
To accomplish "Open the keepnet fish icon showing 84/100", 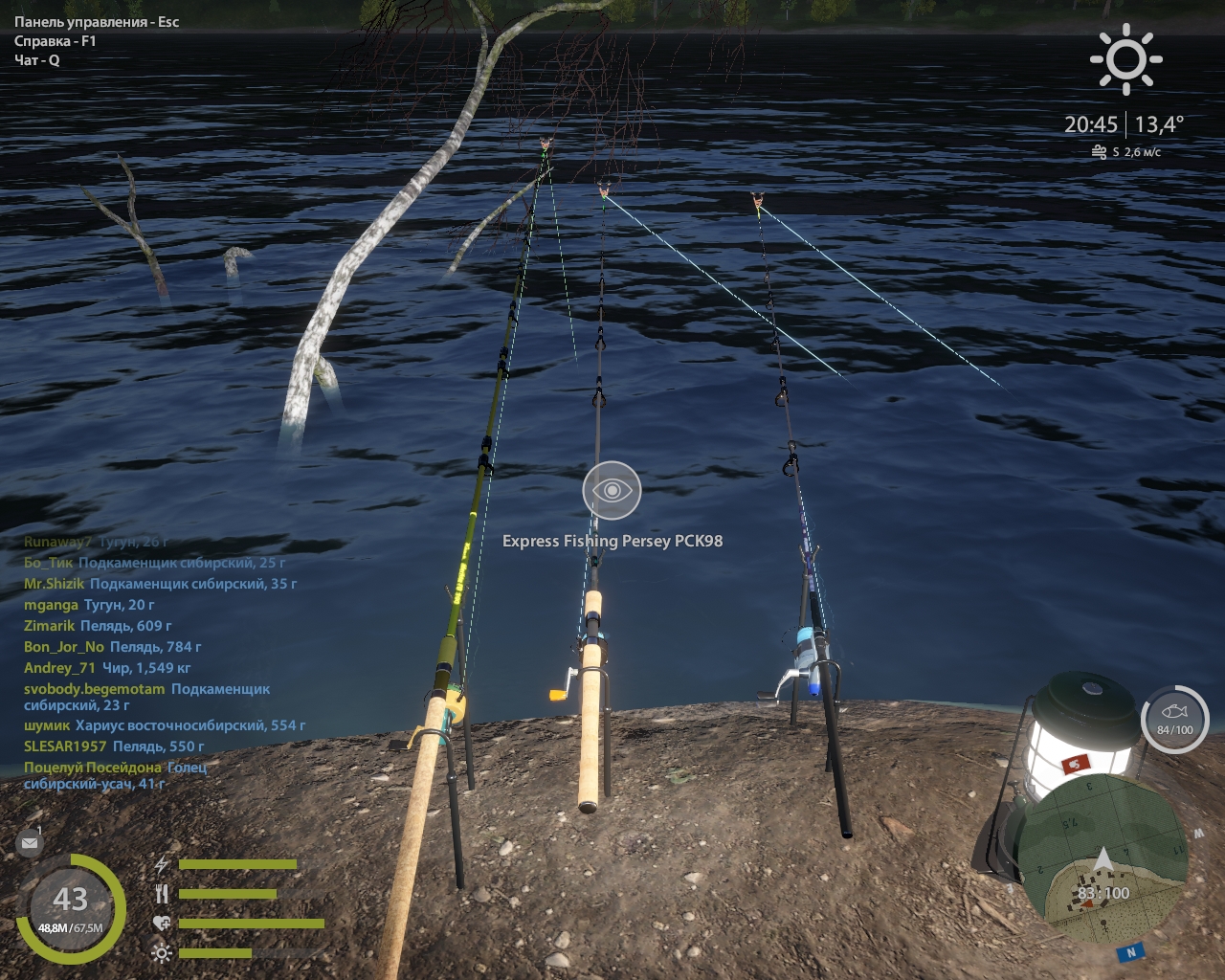I will point(1174,719).
